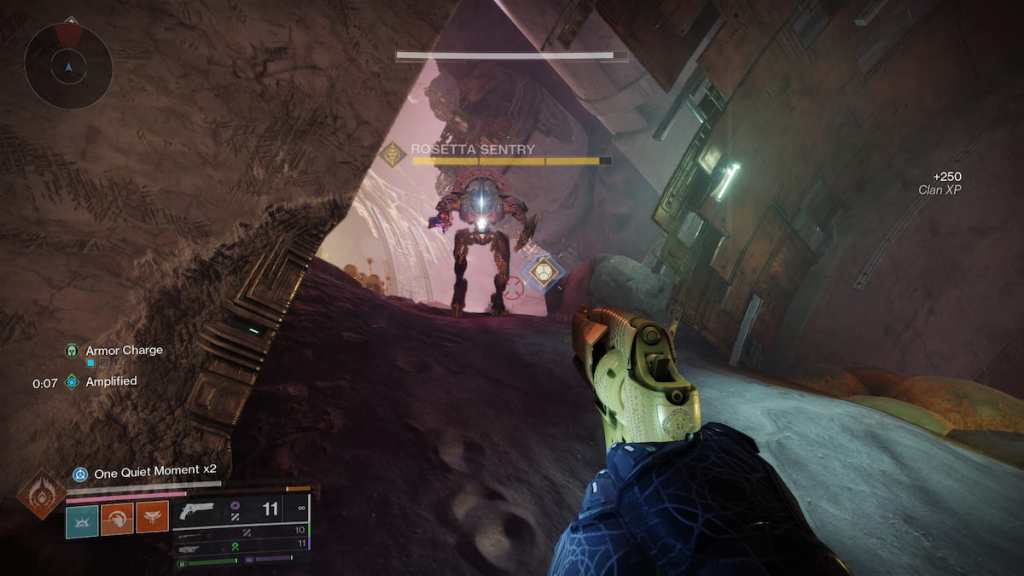Select the Rosetta Sentry enemy nameplate icon
This screenshot has width=1024, height=576.
pos(393,154)
